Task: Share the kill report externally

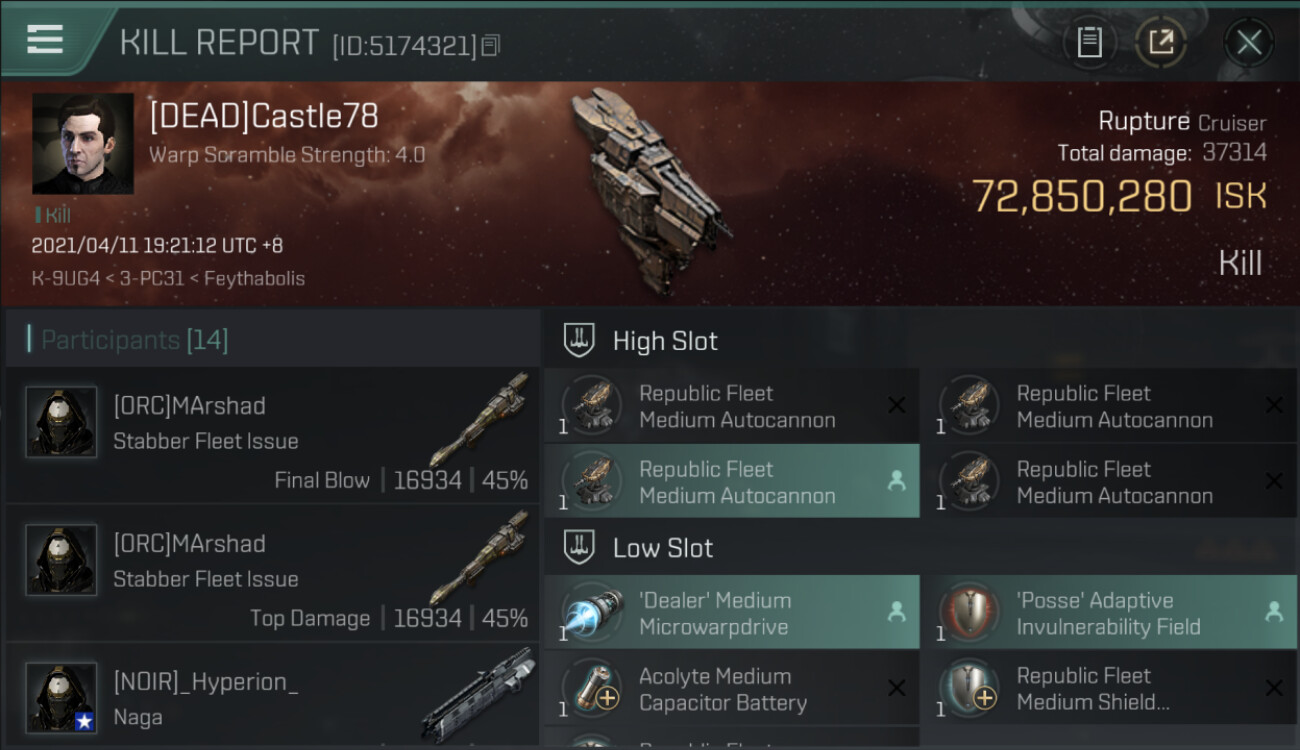Action: tap(1161, 42)
